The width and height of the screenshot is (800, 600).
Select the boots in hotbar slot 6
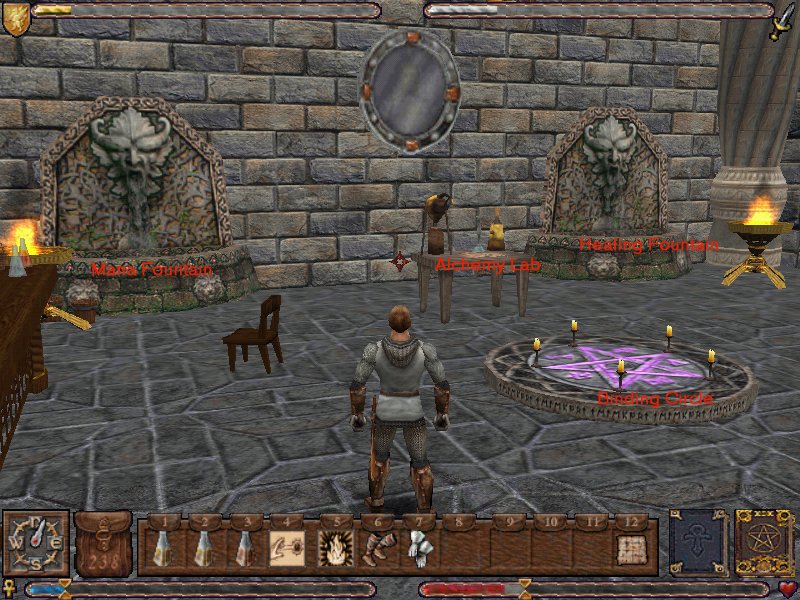click(x=375, y=548)
